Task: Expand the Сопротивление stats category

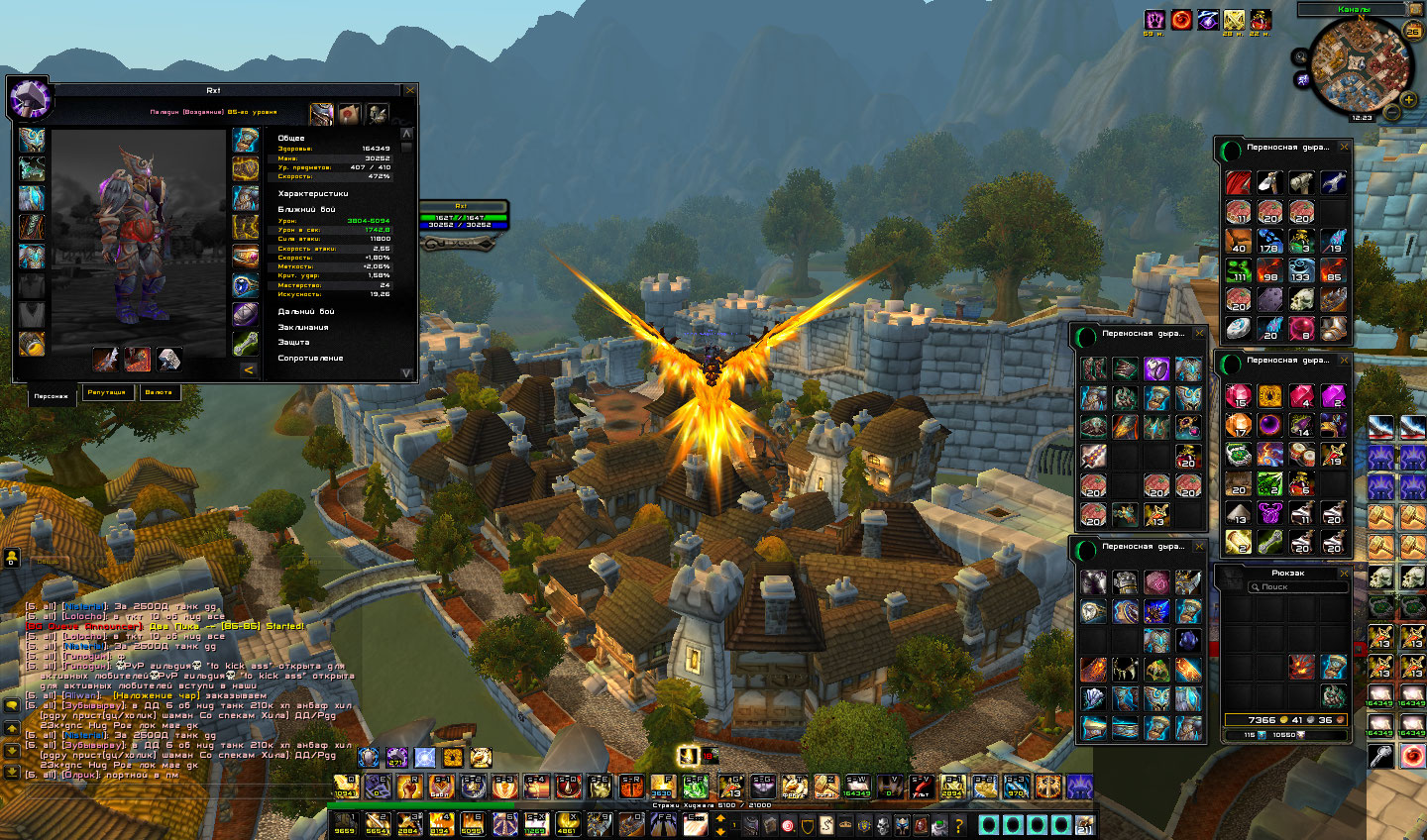Action: (310, 358)
